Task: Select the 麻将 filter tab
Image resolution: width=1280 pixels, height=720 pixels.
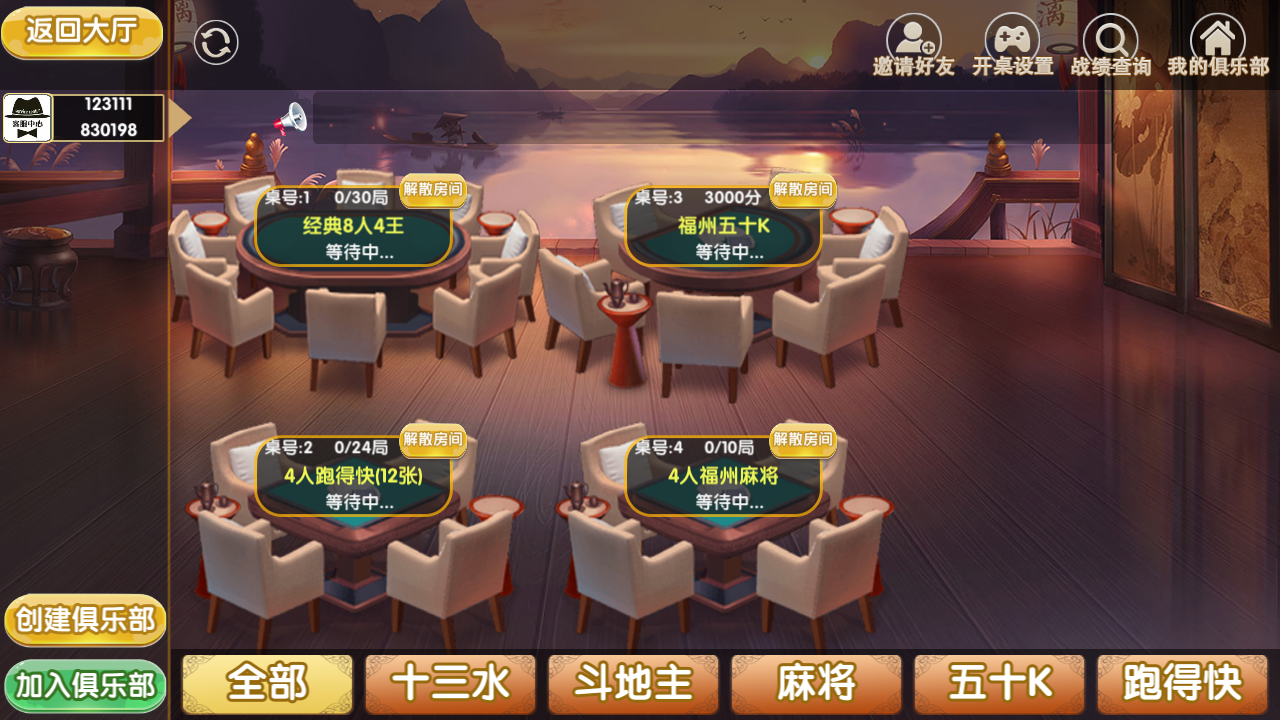Action: [x=816, y=684]
